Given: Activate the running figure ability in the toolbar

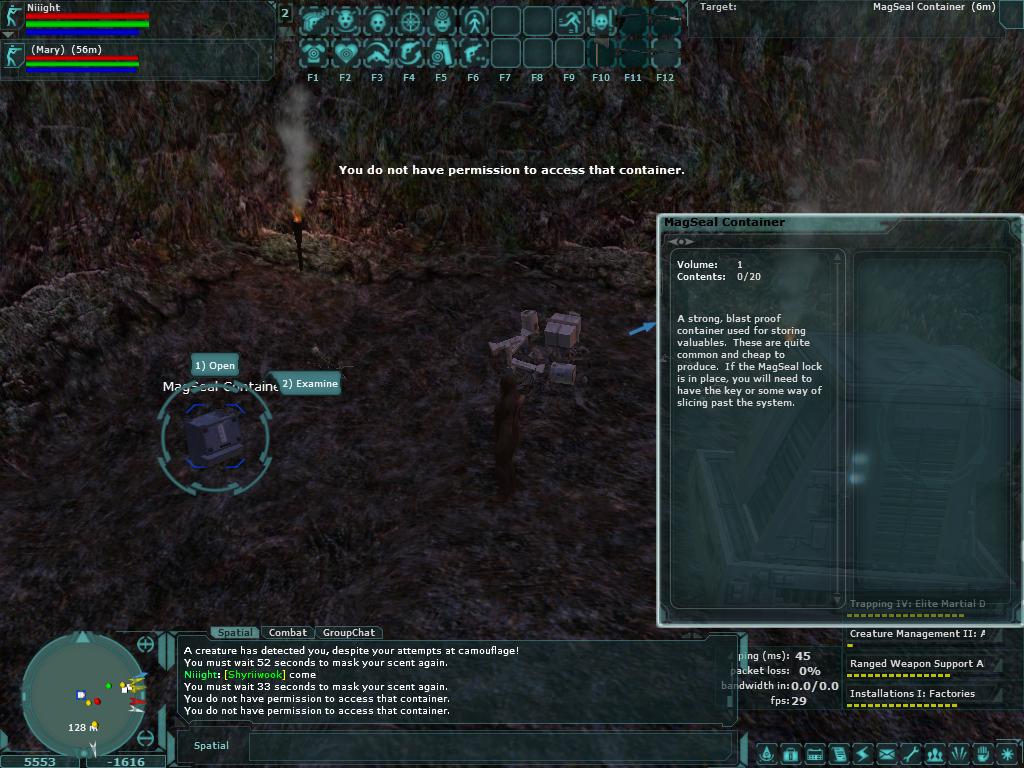Looking at the screenshot, I should point(569,21).
